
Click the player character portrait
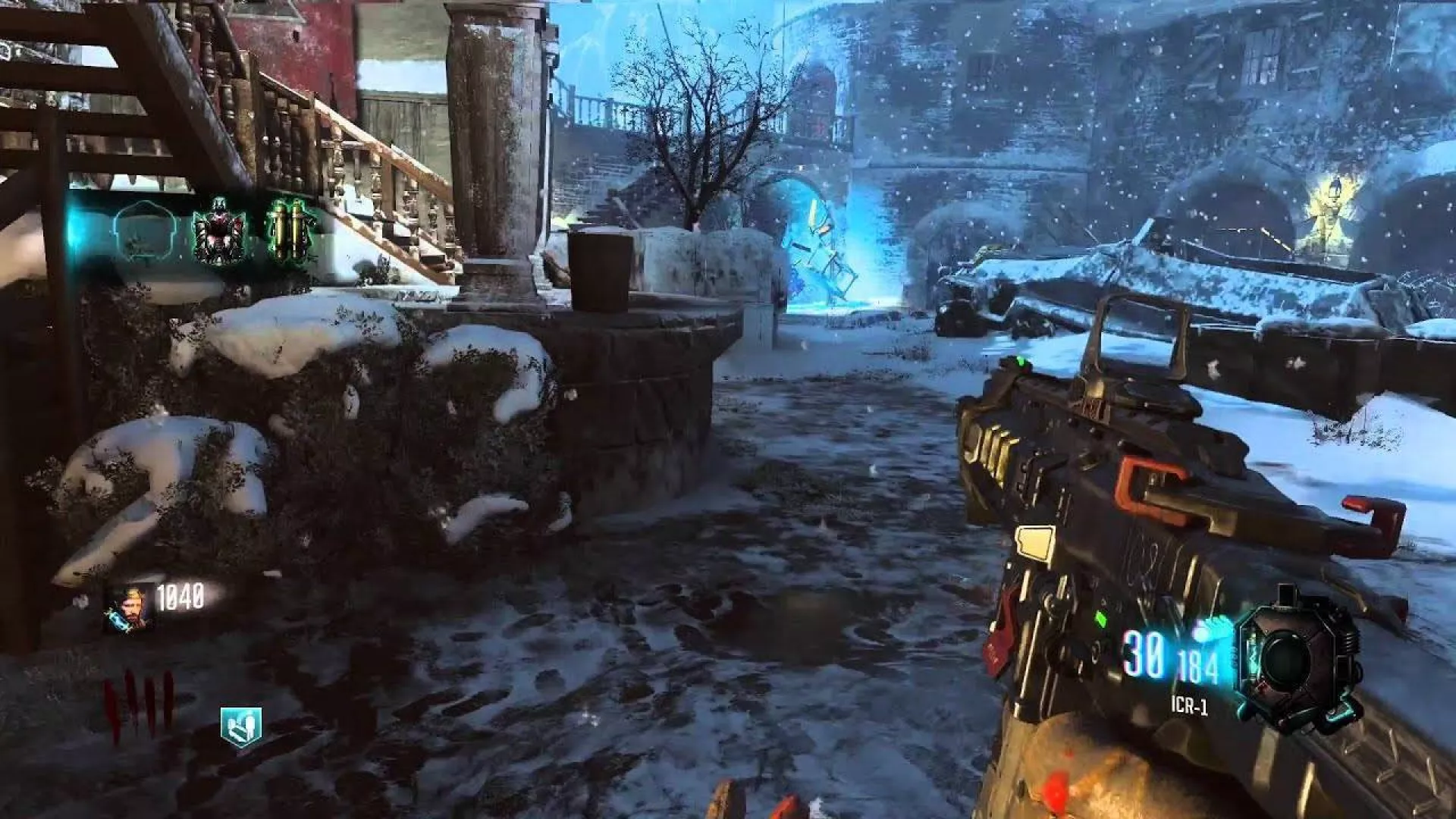[128, 608]
